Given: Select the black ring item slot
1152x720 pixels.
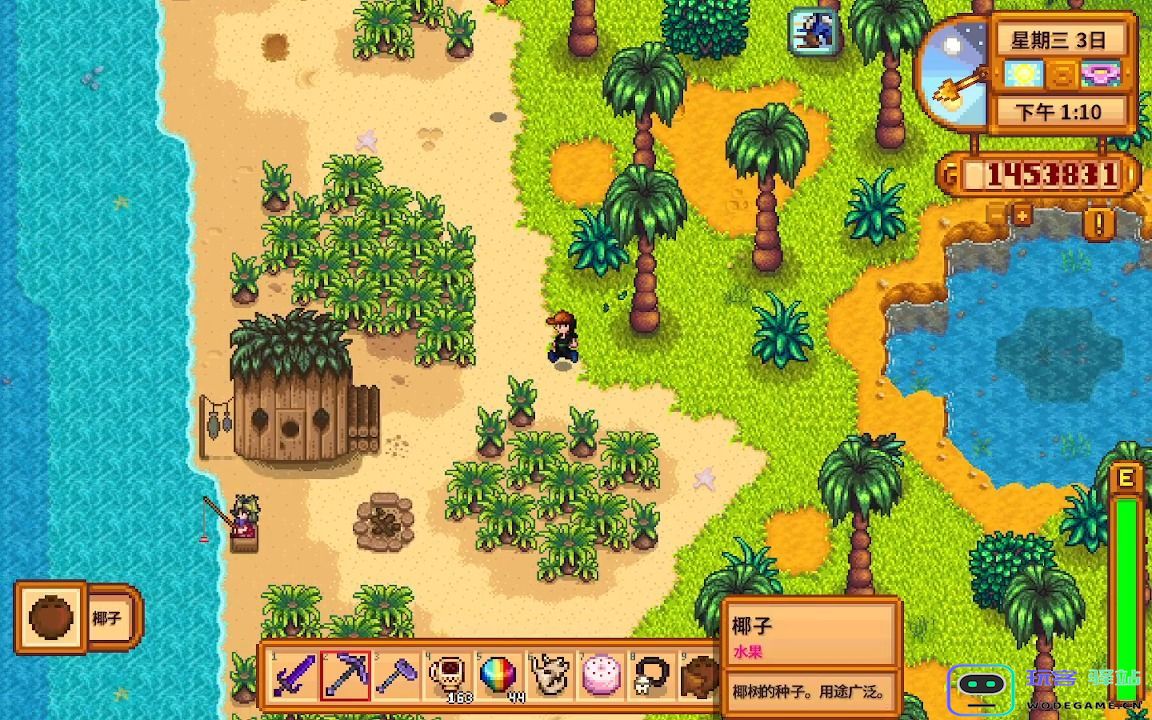Looking at the screenshot, I should tap(652, 675).
